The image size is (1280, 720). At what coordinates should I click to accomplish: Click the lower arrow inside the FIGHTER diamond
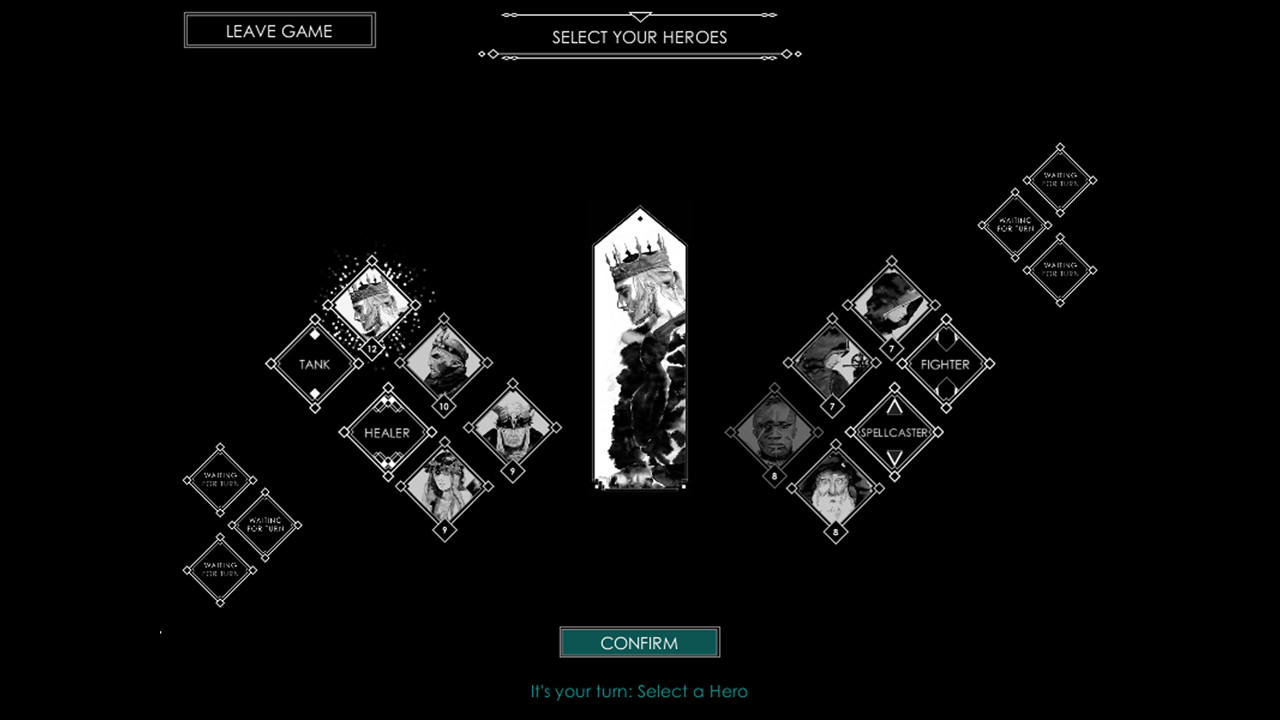click(944, 392)
